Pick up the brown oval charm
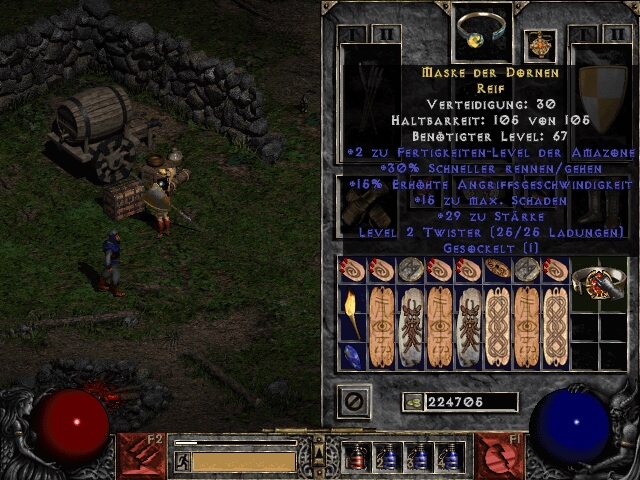 click(x=497, y=268)
